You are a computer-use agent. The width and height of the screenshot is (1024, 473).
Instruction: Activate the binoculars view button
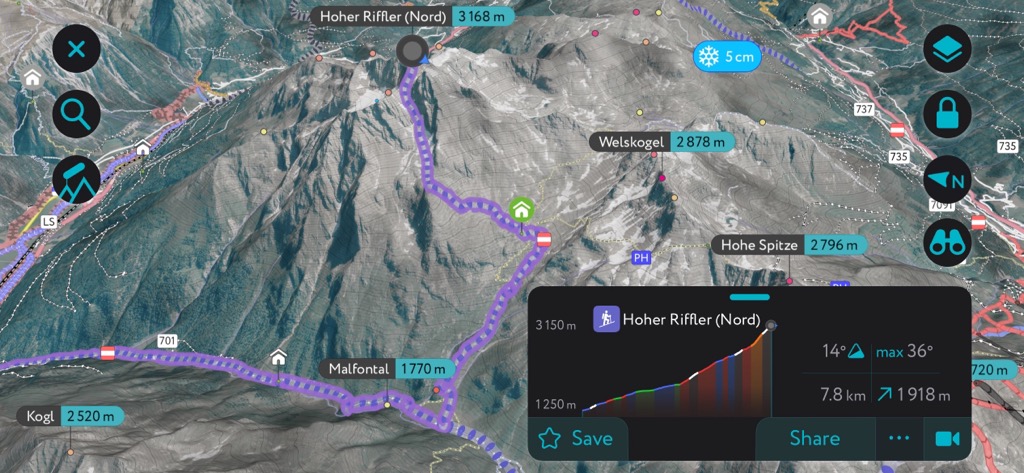[947, 243]
